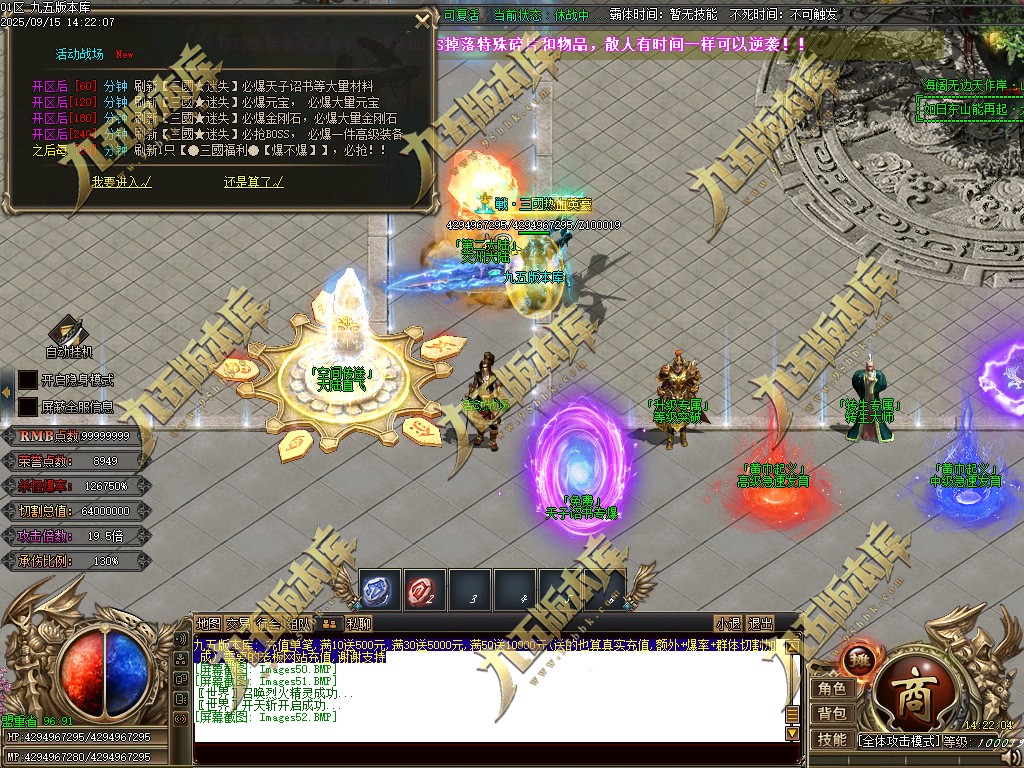The height and width of the screenshot is (768, 1024).
Task: Click the 小退 logout button
Action: [x=728, y=623]
